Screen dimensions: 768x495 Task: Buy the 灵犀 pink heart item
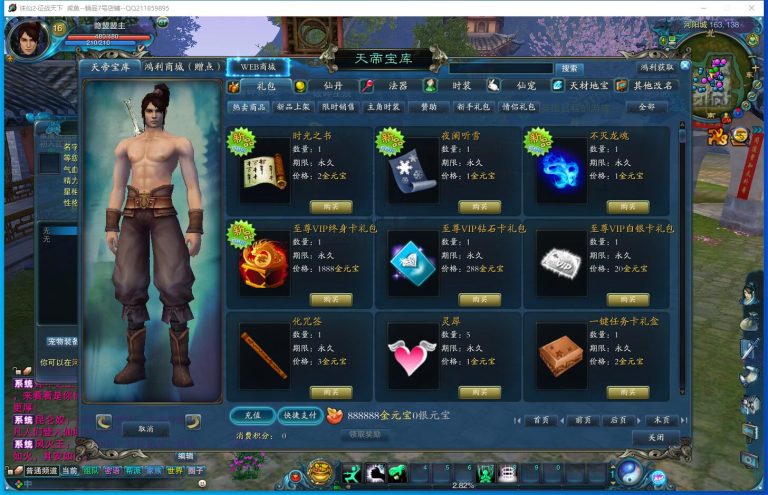pyautogui.click(x=479, y=391)
